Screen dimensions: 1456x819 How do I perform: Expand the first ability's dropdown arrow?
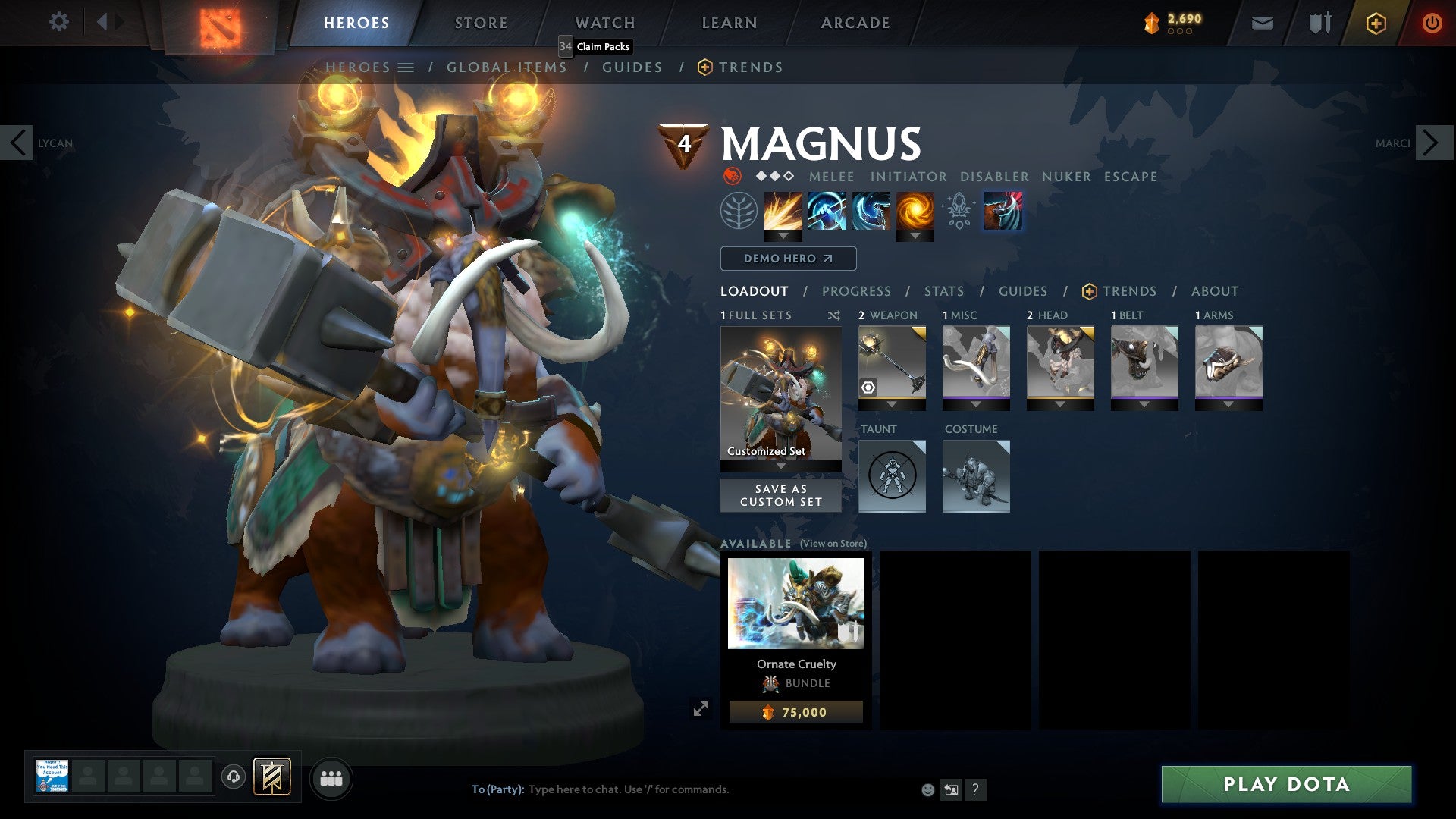coord(782,235)
